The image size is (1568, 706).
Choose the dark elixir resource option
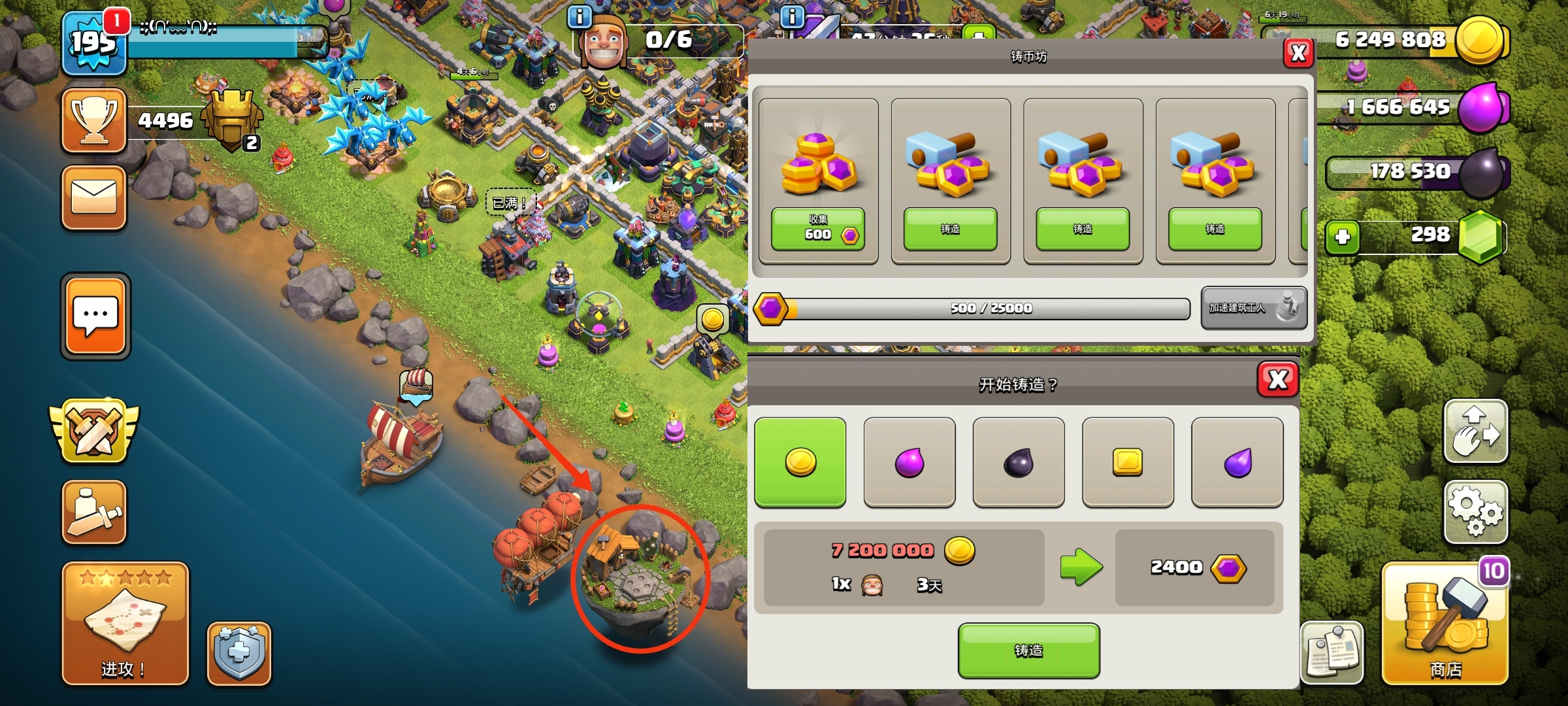point(1019,463)
